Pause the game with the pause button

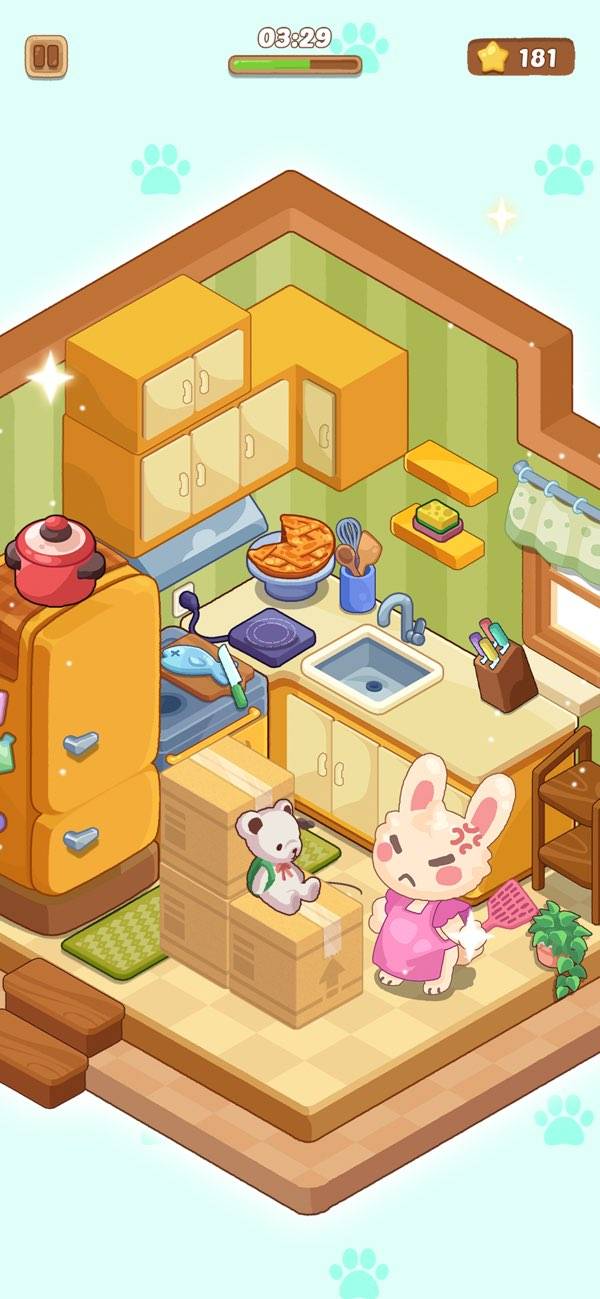46,56
